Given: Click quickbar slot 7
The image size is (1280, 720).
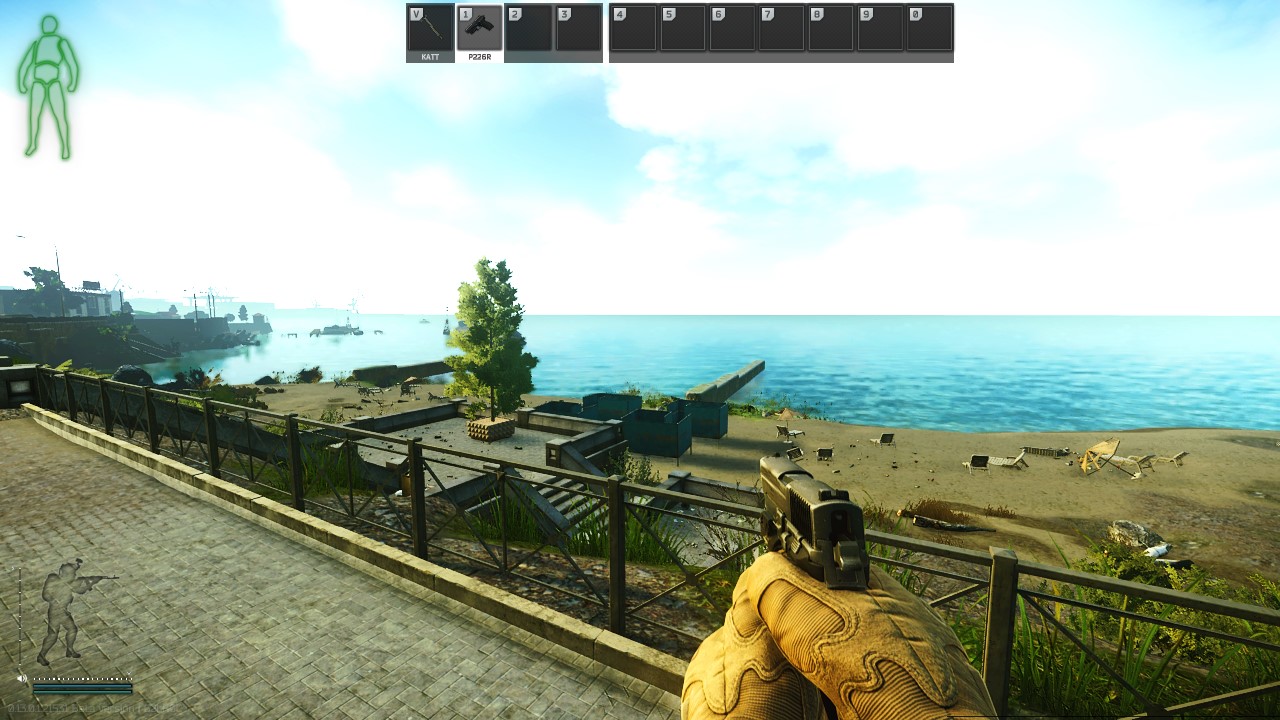Looking at the screenshot, I should click(x=782, y=29).
